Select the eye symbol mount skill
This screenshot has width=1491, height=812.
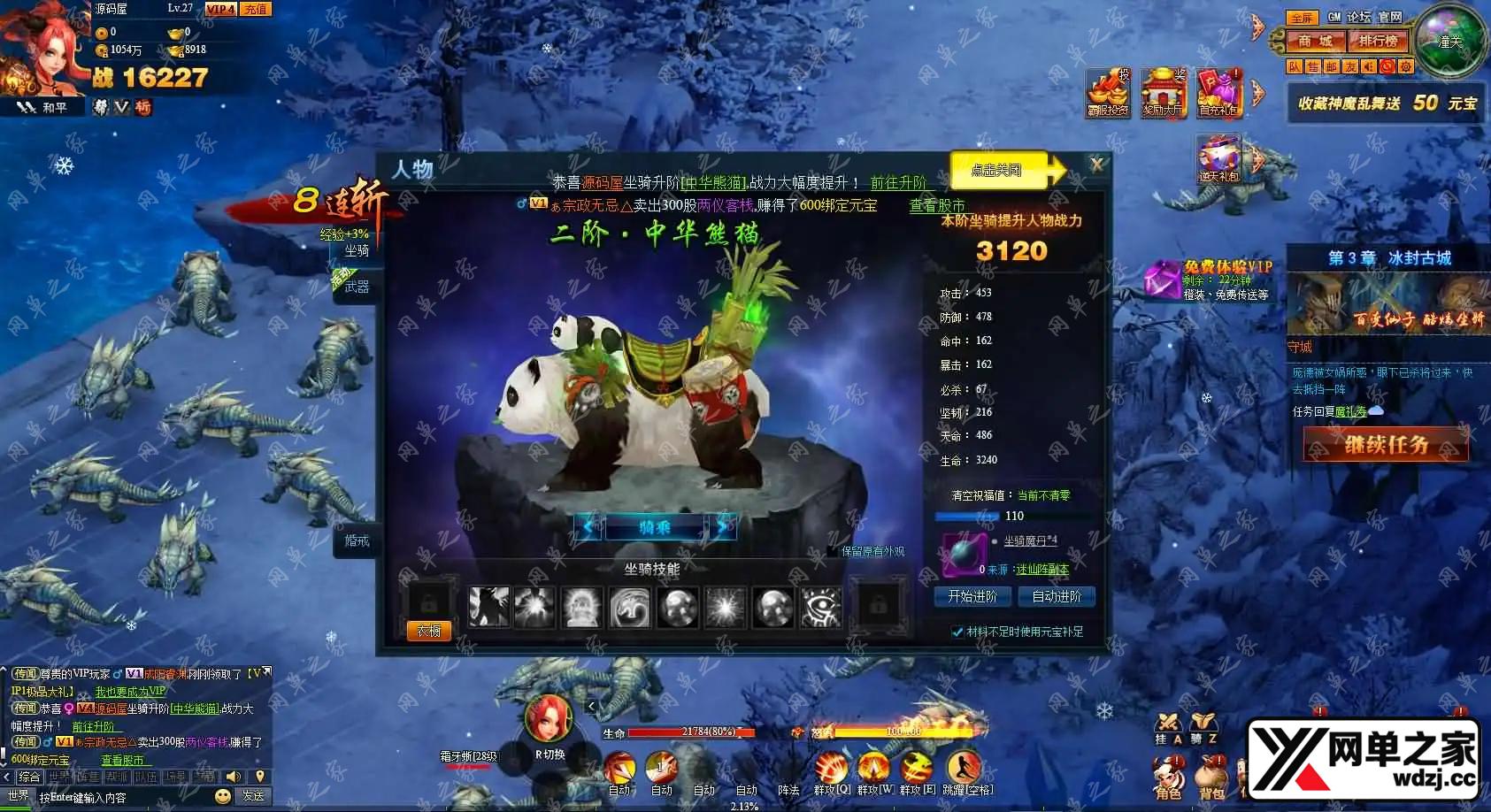[x=820, y=608]
